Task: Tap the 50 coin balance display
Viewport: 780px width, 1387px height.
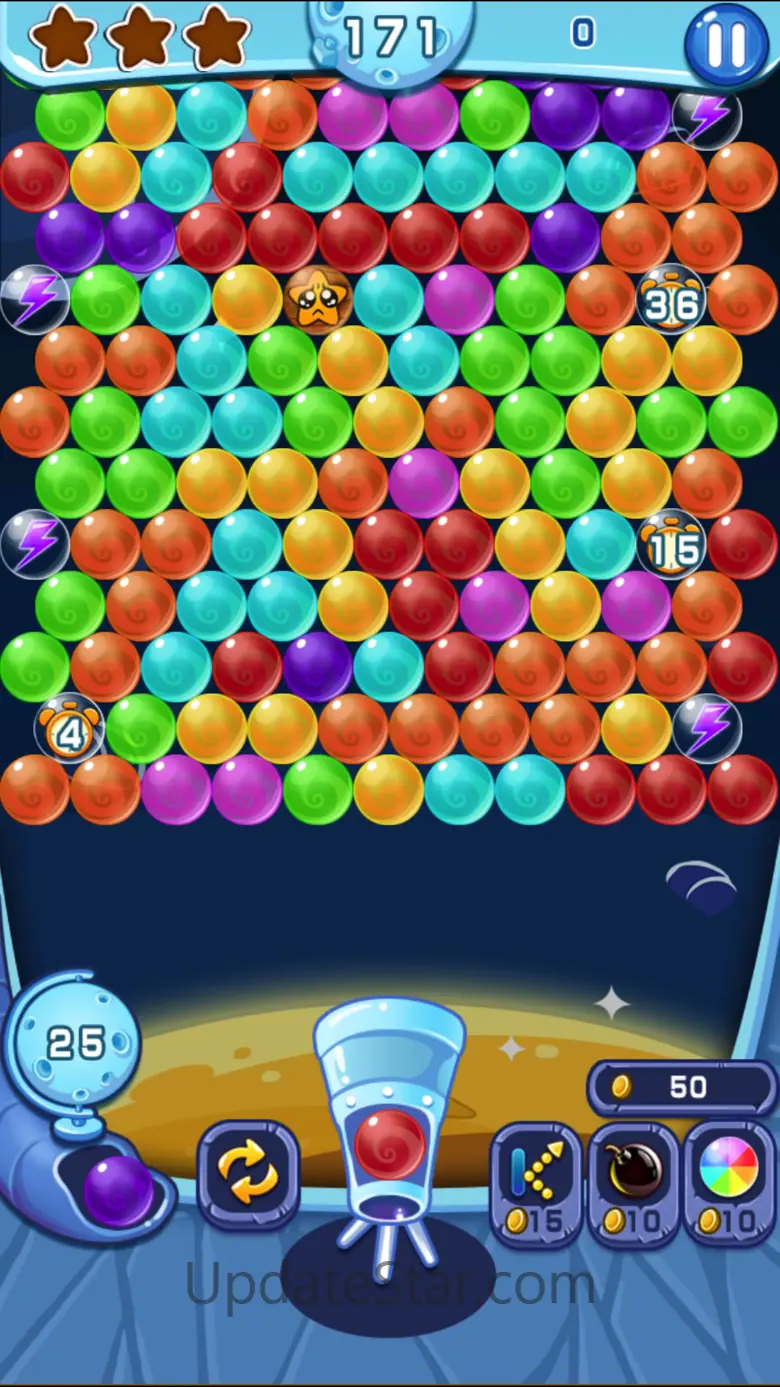Action: click(x=681, y=1087)
